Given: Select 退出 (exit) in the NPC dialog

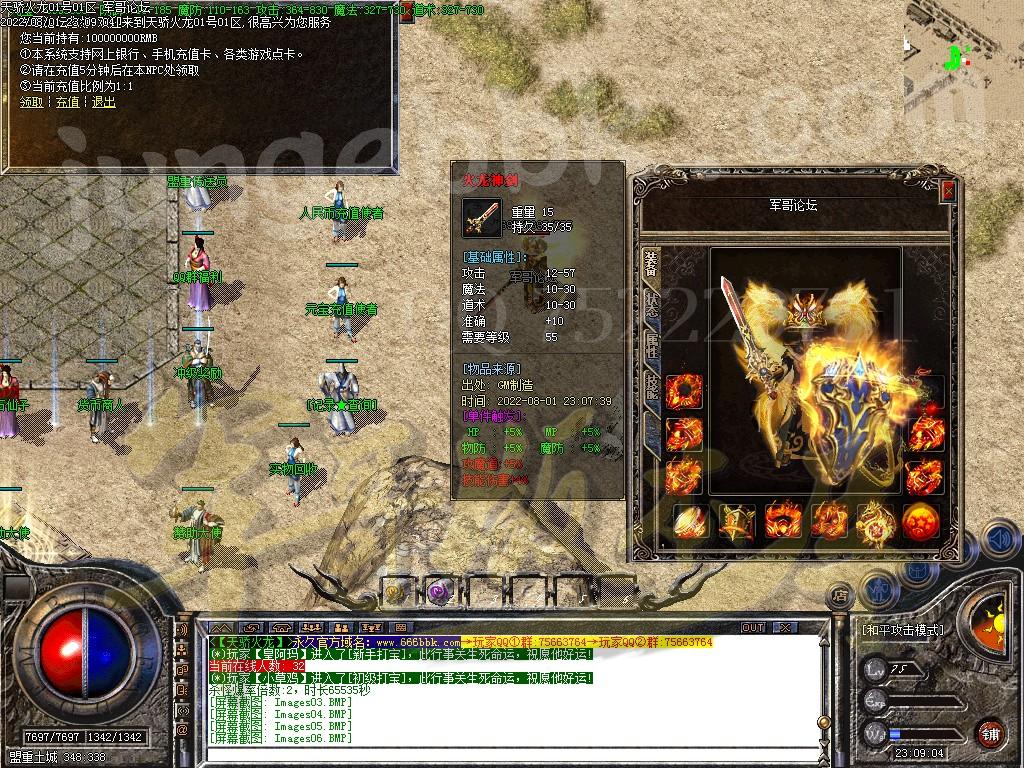Looking at the screenshot, I should (103, 102).
